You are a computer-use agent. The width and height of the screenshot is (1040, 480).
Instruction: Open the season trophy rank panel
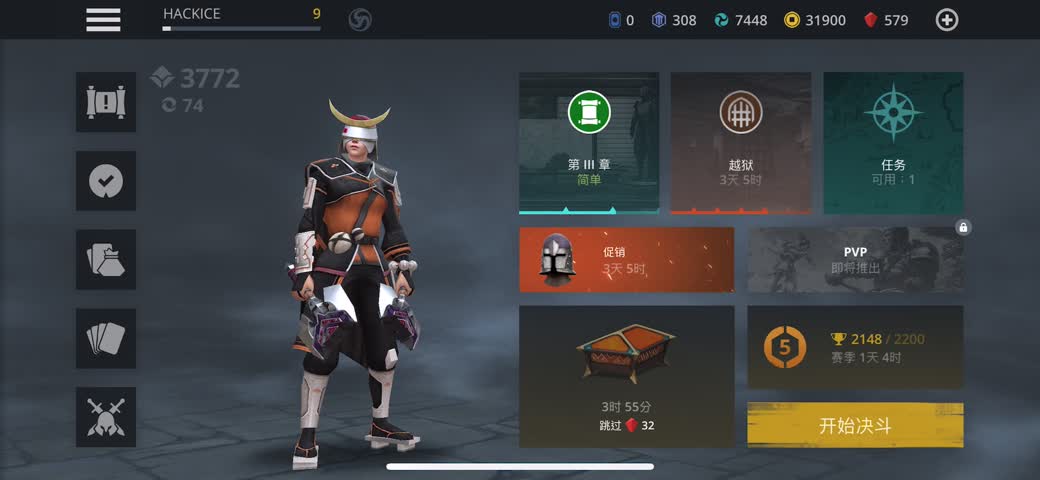click(x=855, y=346)
